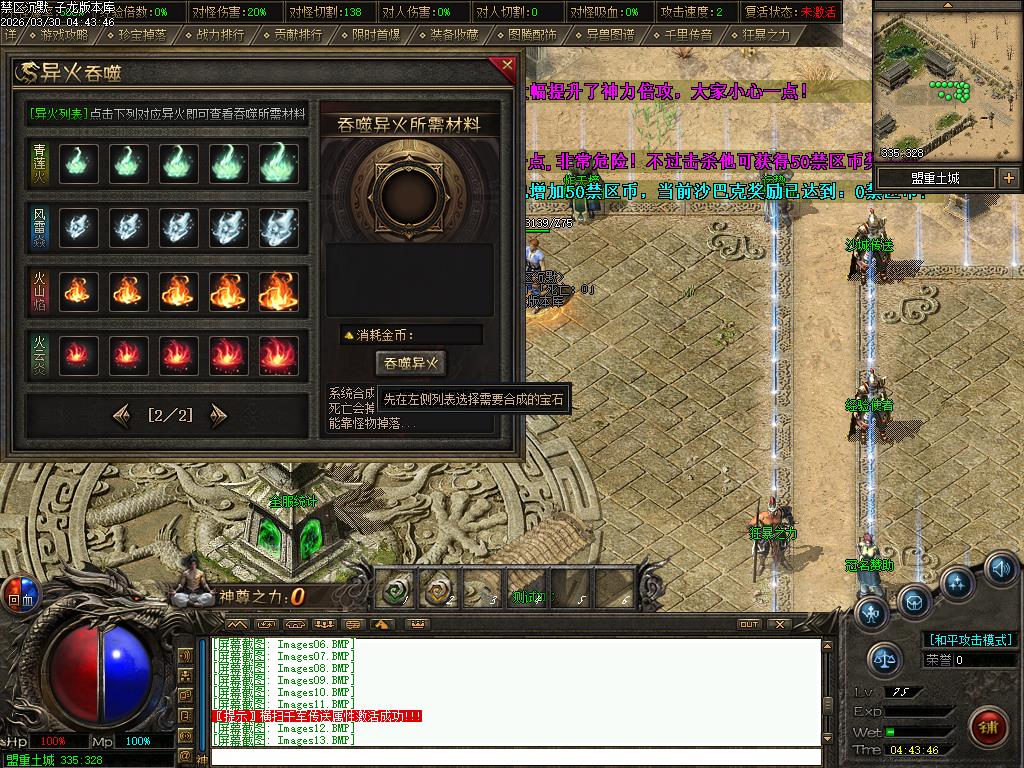Viewport: 1024px width, 768px height.
Task: Click the OUT button above chat
Action: click(x=748, y=624)
